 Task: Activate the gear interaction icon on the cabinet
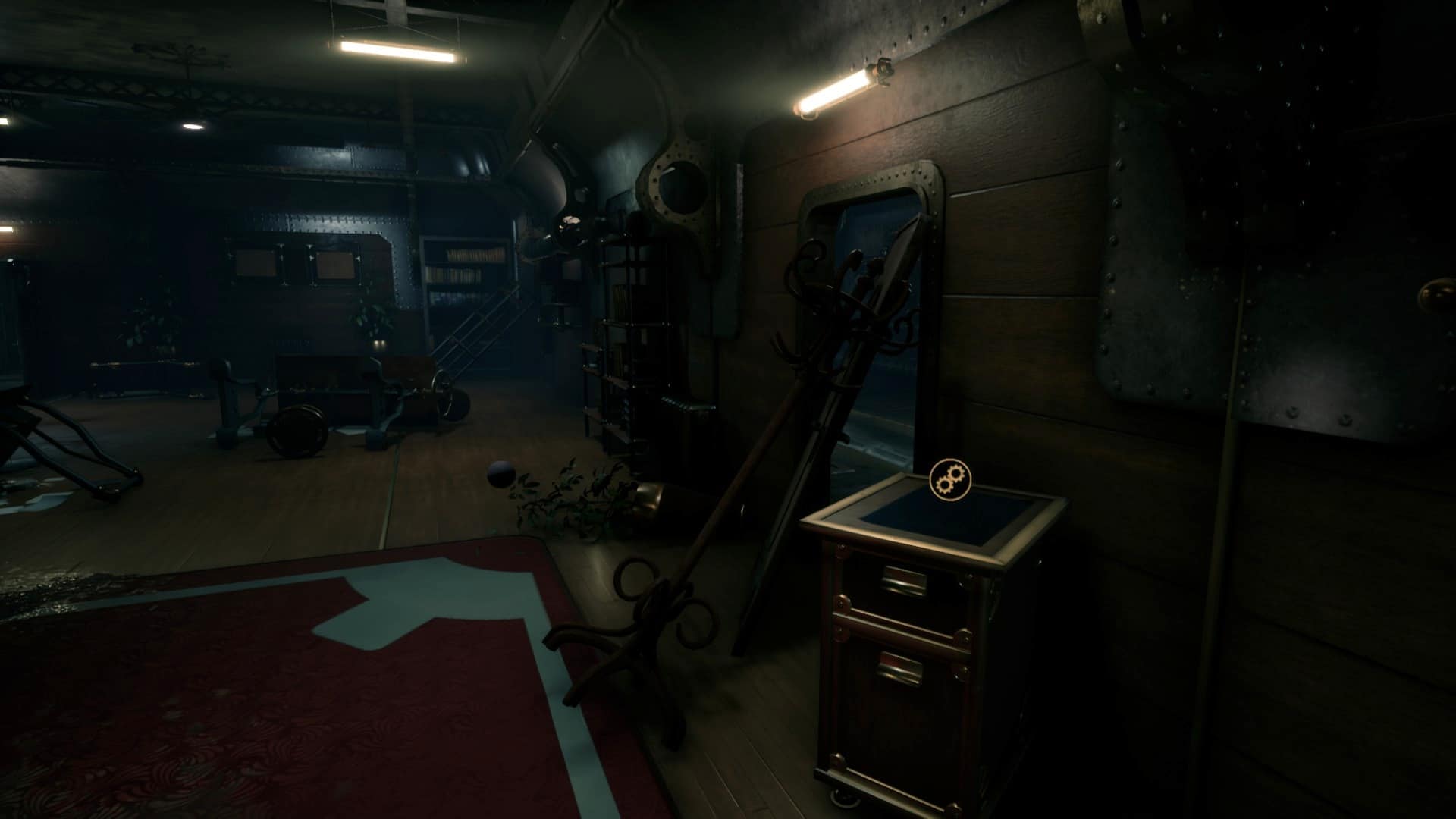(x=949, y=479)
